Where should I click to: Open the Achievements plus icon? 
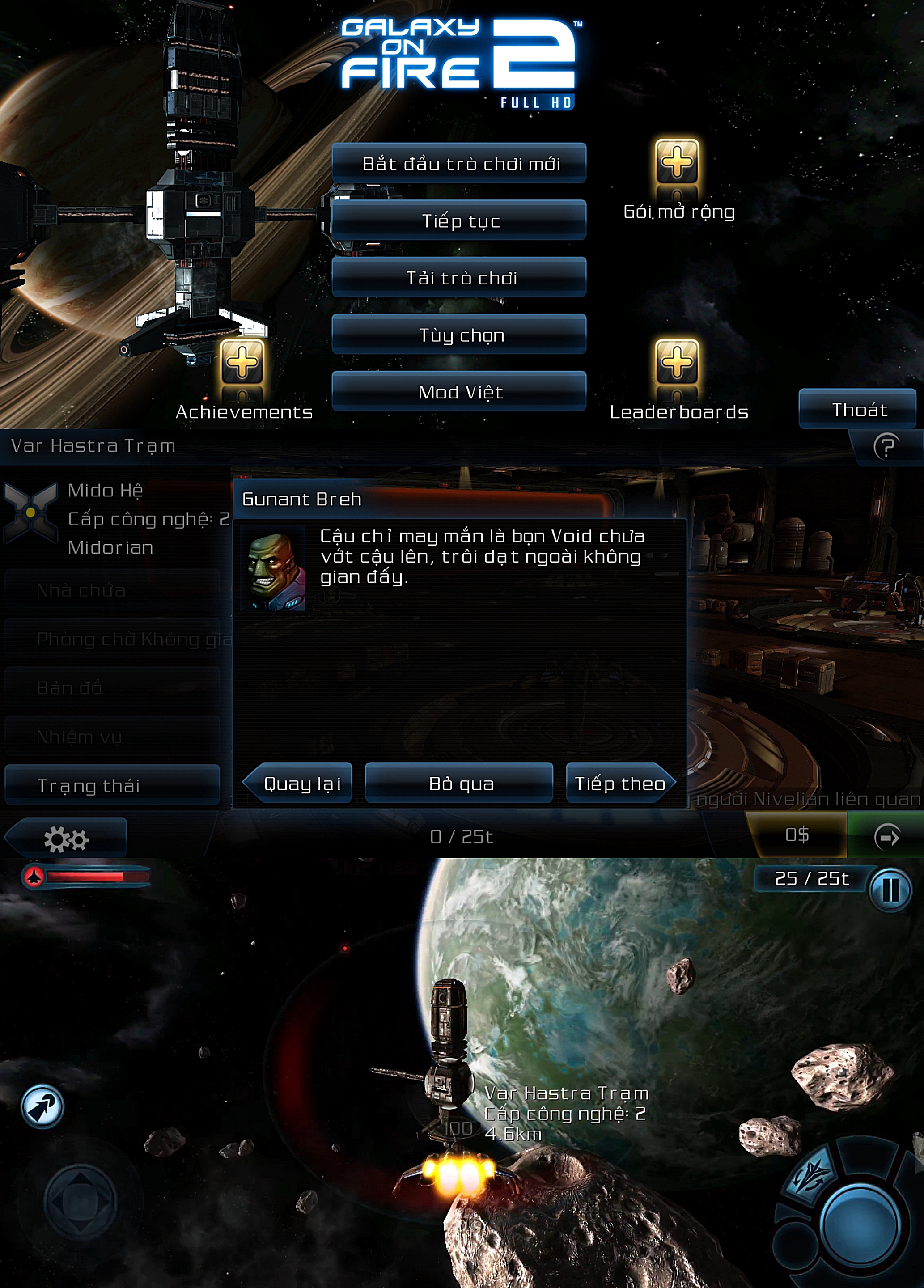(242, 361)
